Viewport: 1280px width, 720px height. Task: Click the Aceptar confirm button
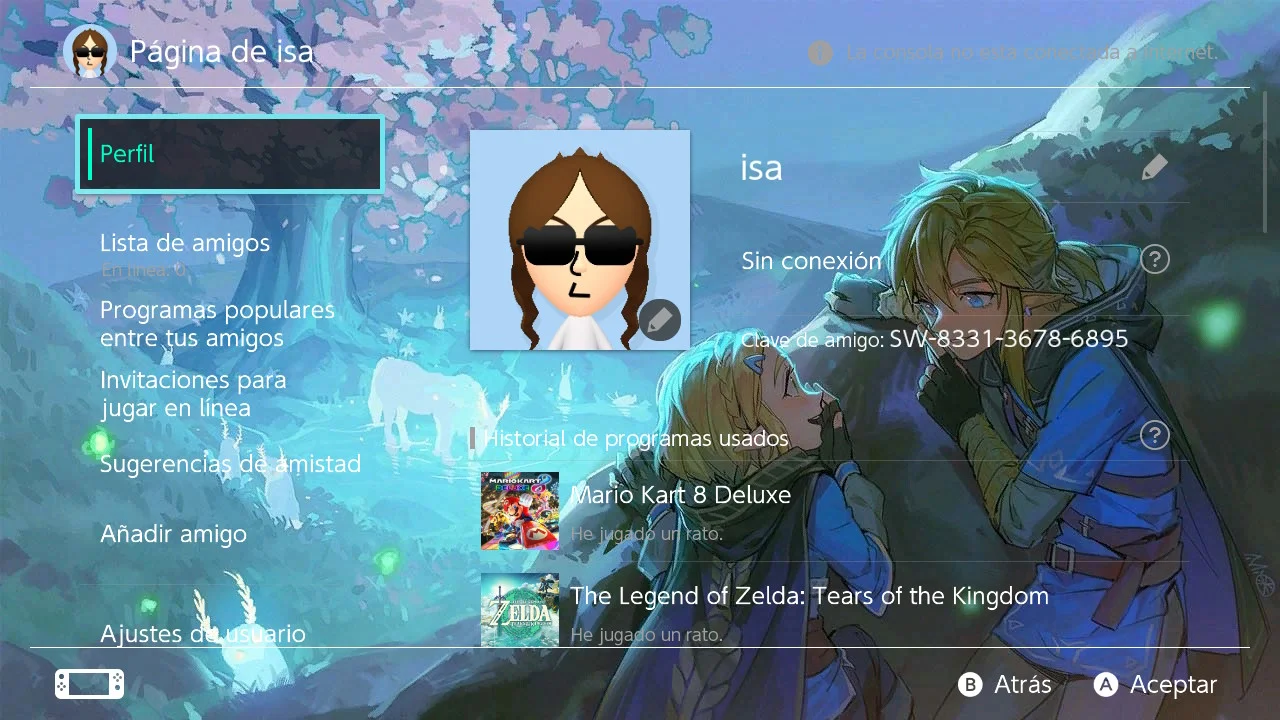click(x=1156, y=684)
